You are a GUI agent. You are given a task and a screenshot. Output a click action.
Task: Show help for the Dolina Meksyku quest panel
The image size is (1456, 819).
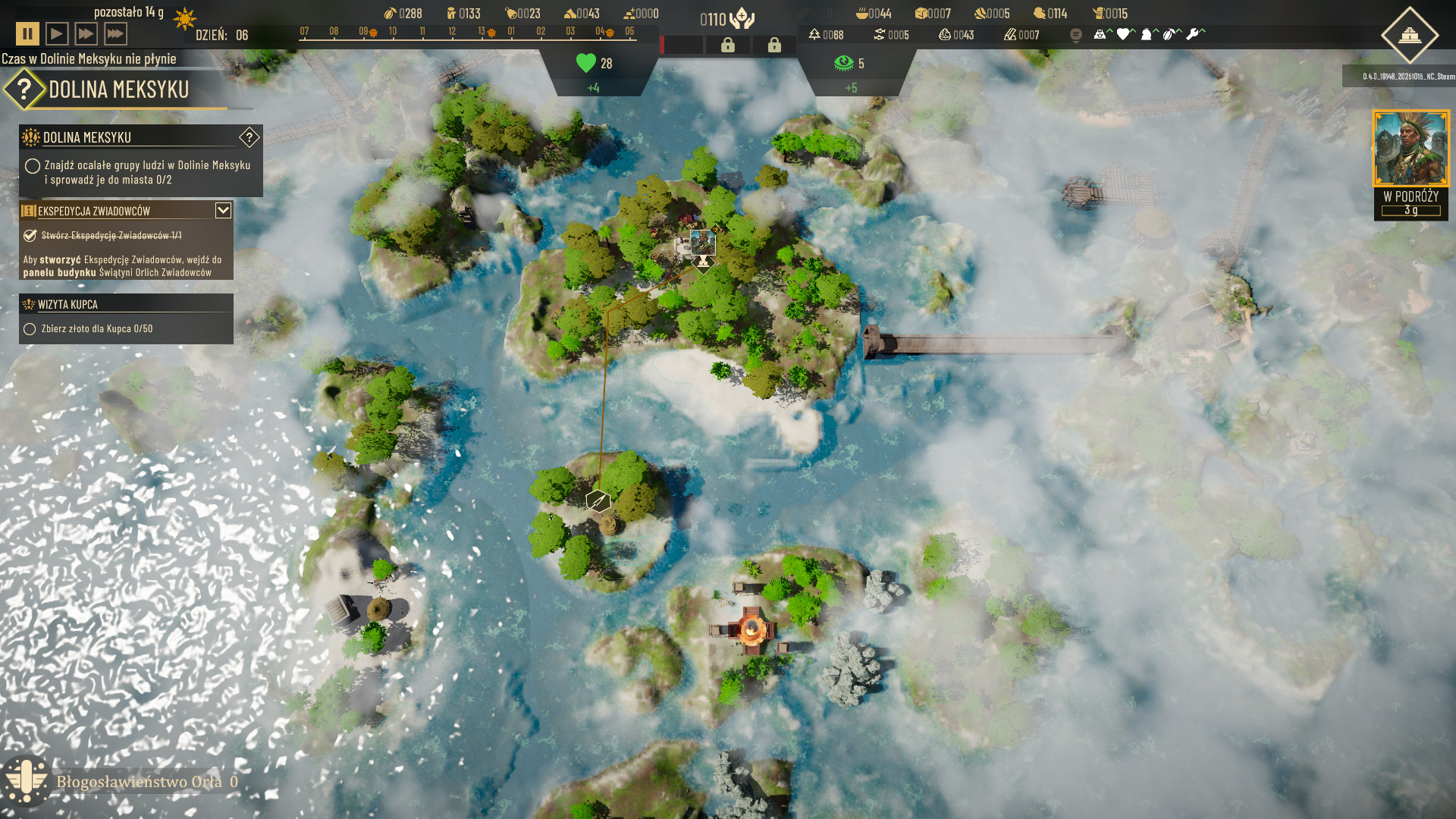[249, 137]
